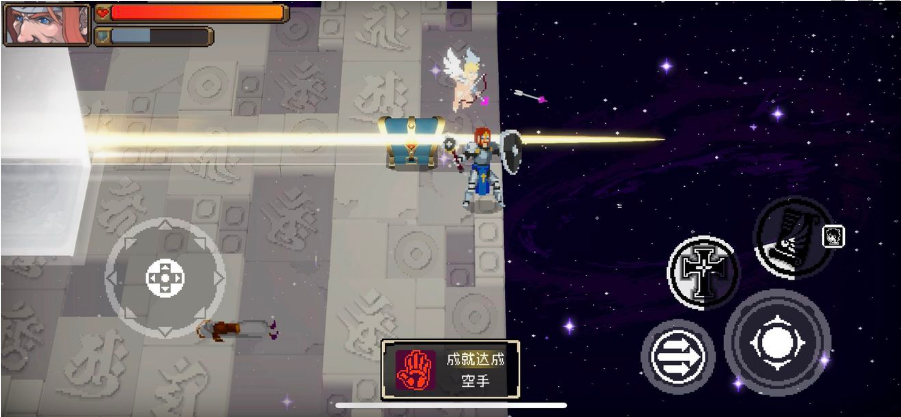Tap the virtual joystick movement pad
This screenshot has height=417, width=901.
click(x=165, y=277)
